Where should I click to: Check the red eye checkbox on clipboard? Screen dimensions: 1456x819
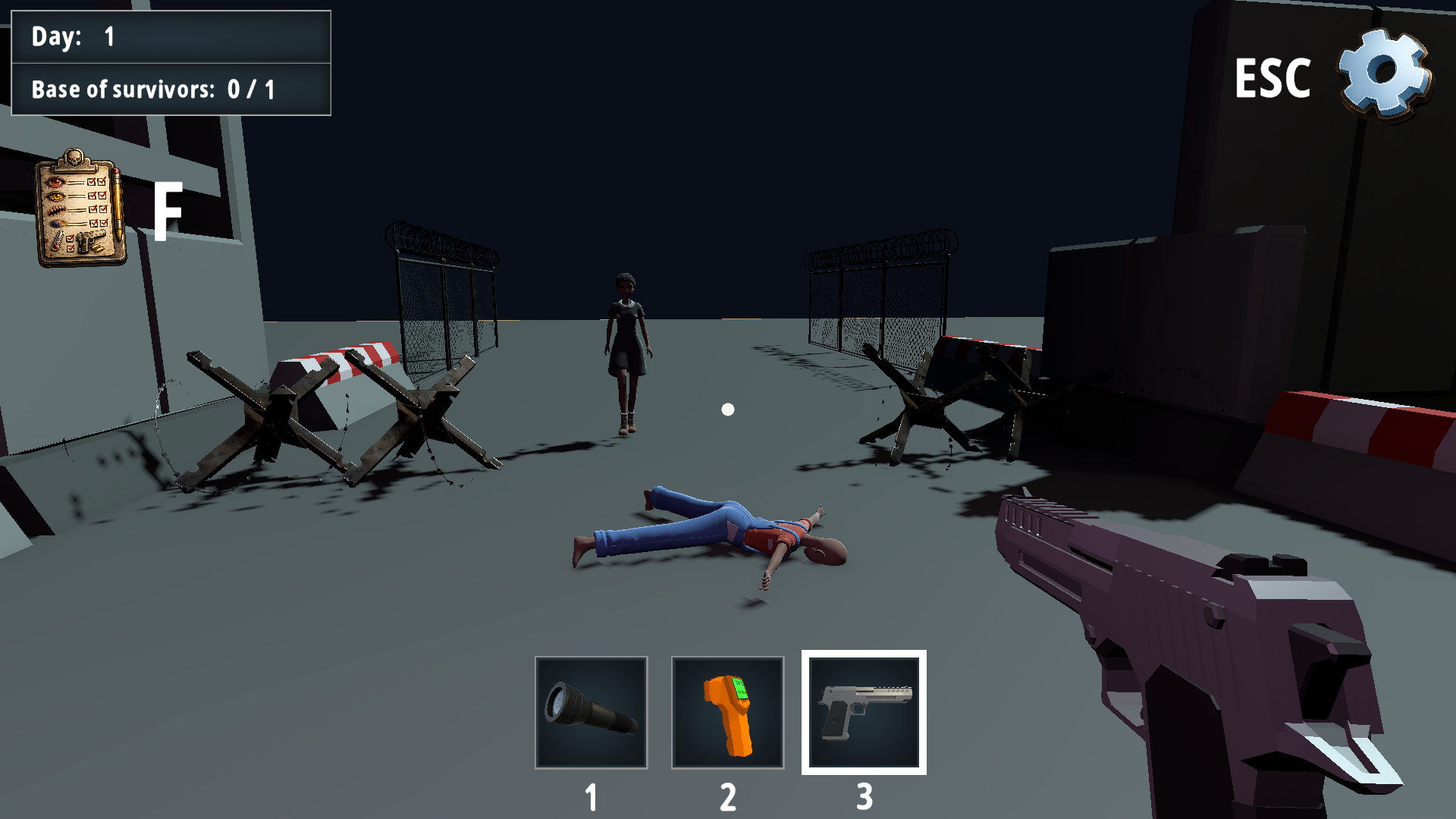tap(92, 182)
